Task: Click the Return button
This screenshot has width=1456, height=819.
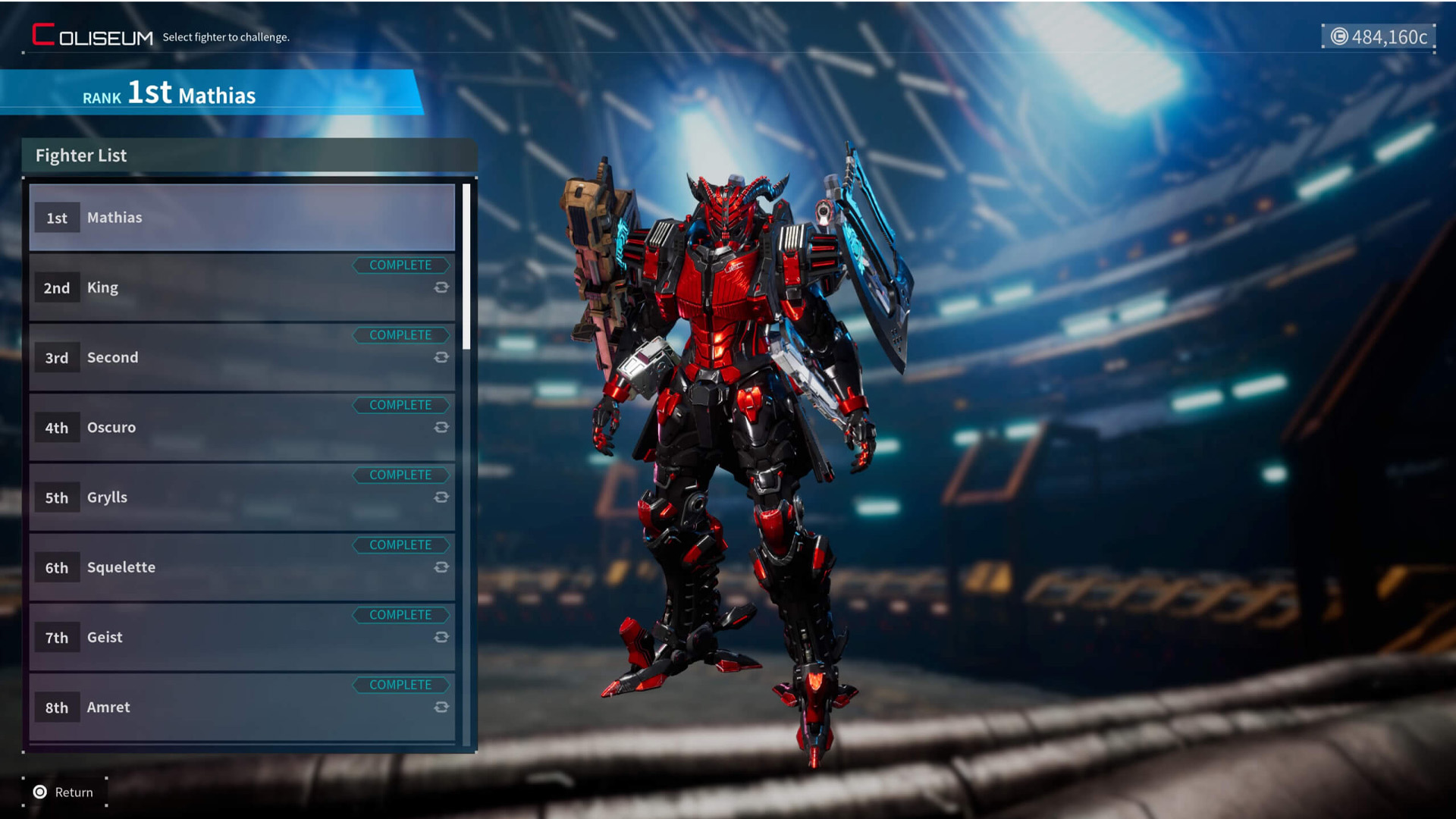Action: click(x=64, y=792)
